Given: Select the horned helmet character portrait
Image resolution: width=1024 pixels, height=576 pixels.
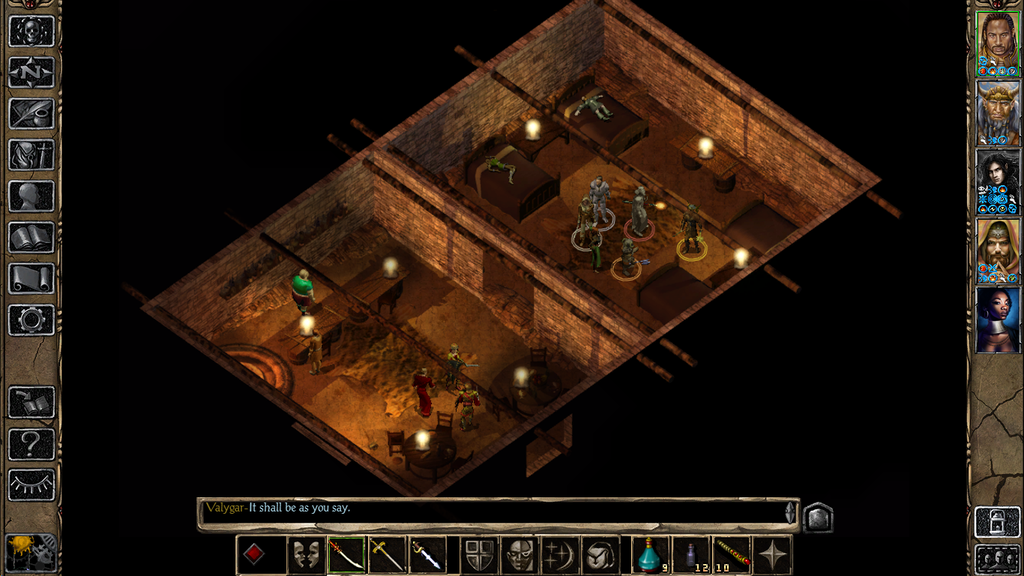Looking at the screenshot, I should [x=997, y=114].
